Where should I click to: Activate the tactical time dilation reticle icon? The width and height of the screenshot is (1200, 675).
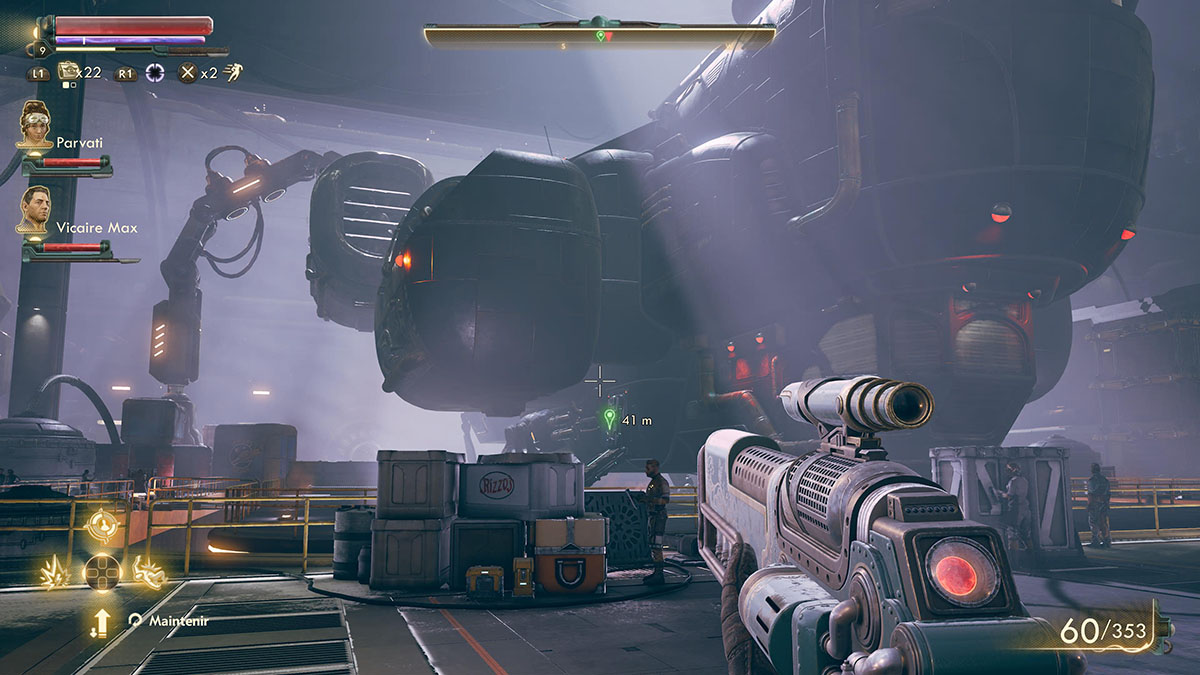155,72
